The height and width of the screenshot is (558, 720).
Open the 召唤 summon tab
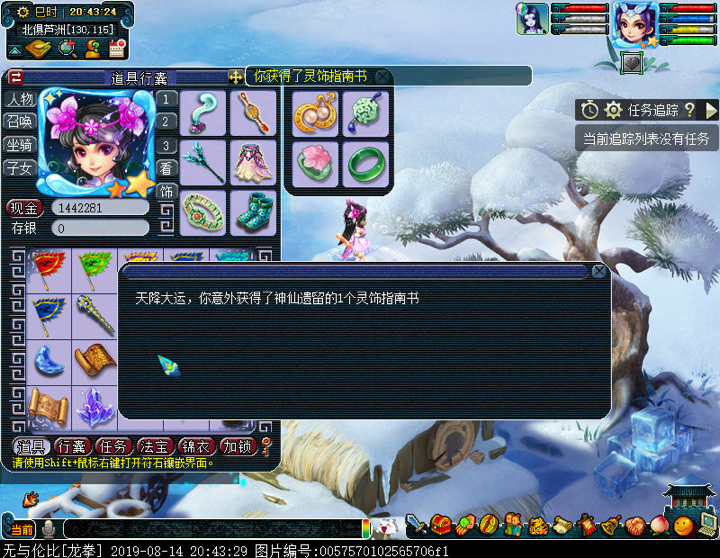pos(20,122)
